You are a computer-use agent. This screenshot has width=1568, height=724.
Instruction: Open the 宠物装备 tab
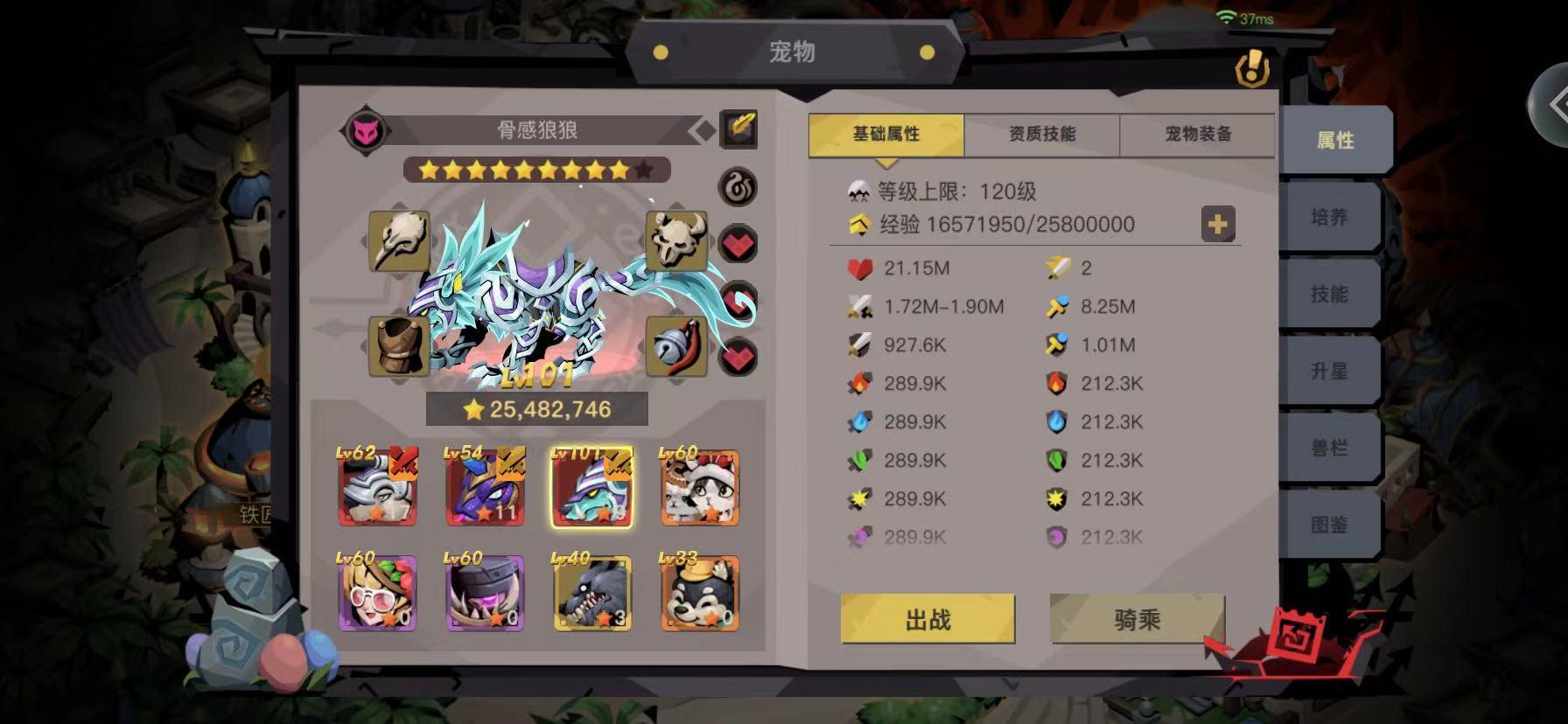point(1193,134)
